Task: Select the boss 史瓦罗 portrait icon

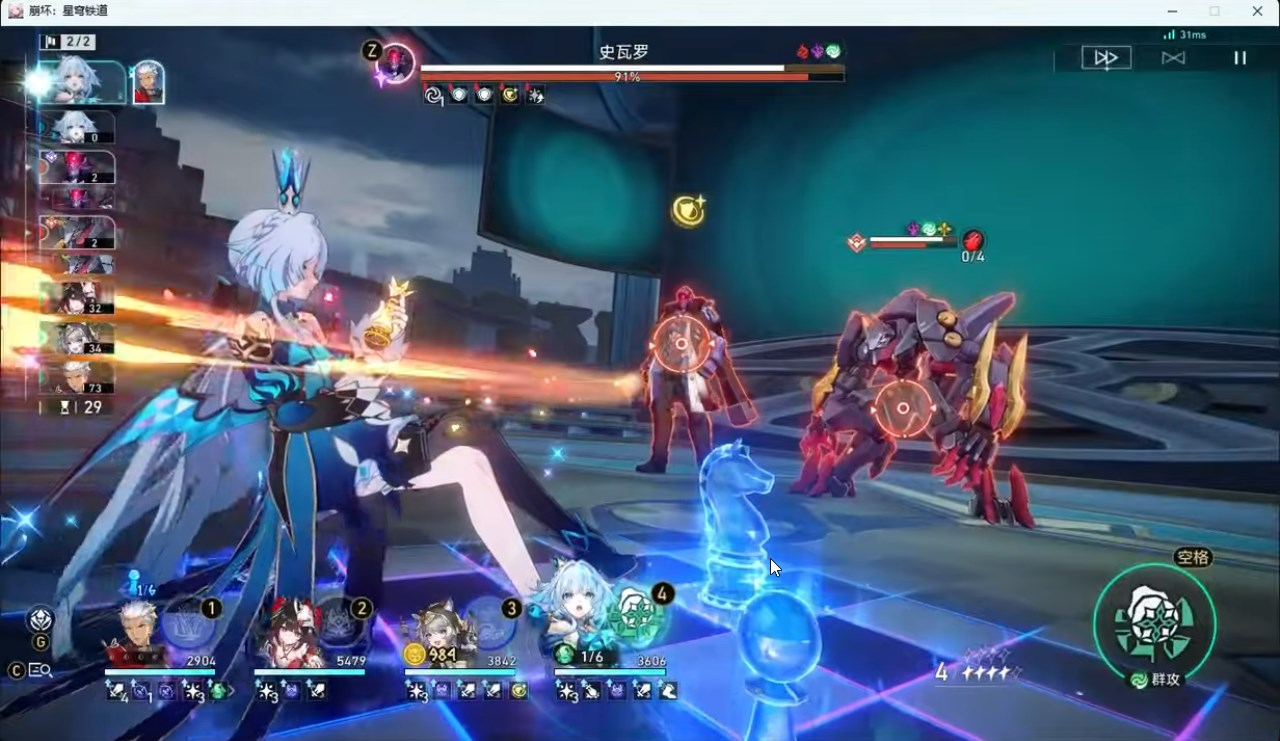Action: coord(399,62)
